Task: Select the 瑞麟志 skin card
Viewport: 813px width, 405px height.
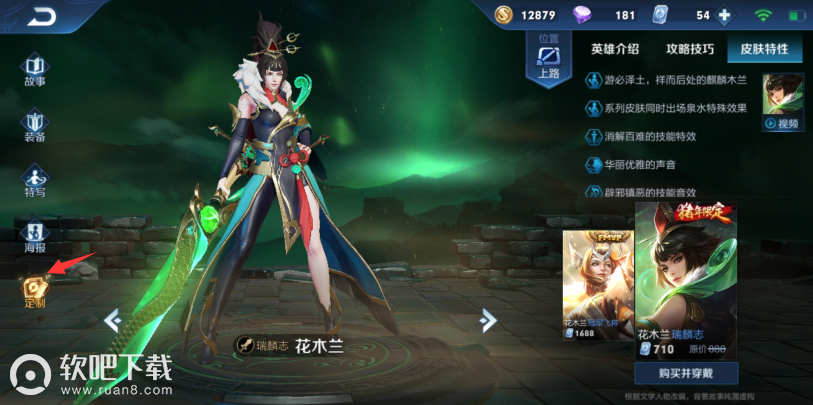Action: tap(686, 280)
